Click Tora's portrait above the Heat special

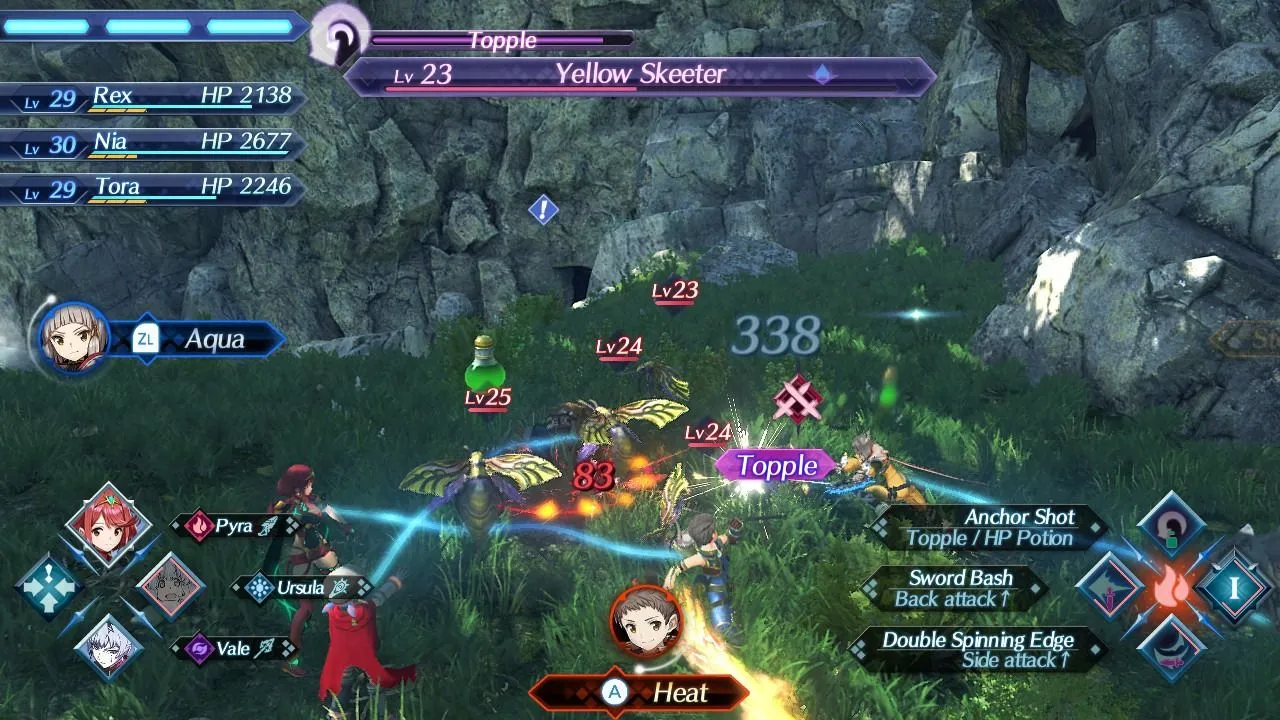pos(645,620)
